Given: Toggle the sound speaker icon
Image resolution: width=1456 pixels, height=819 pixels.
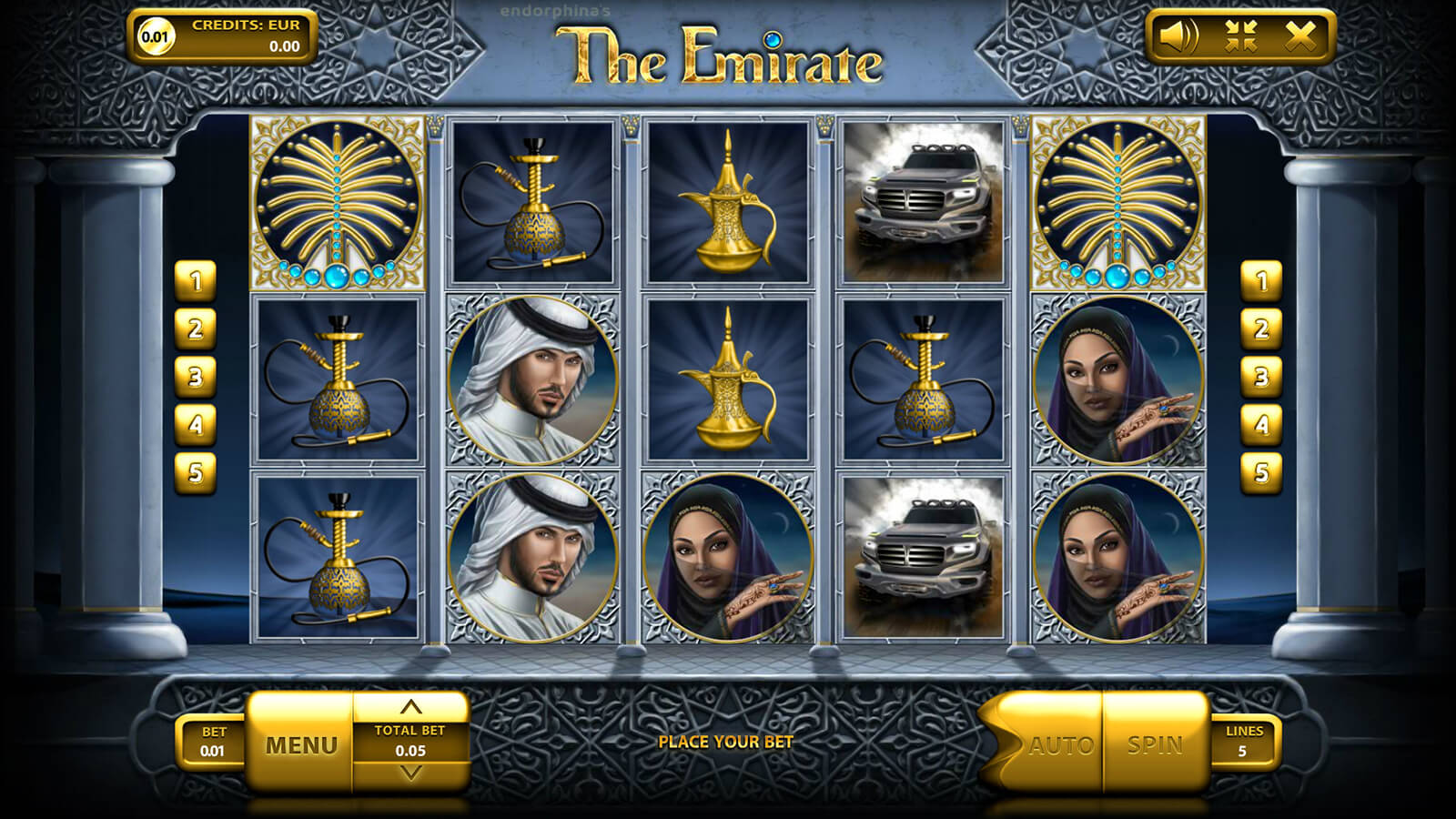Looking at the screenshot, I should pos(1178,36).
